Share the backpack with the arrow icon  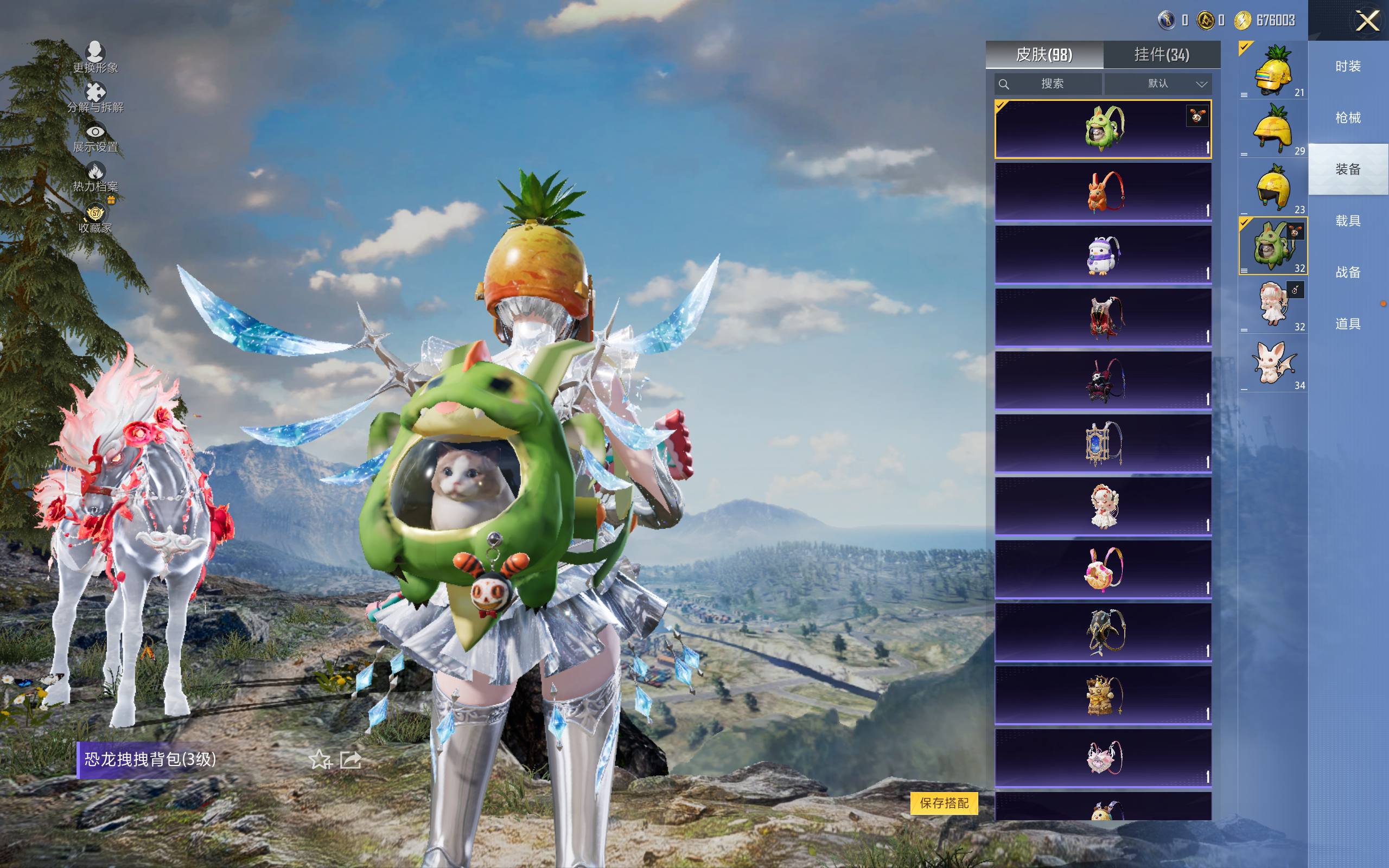[x=351, y=760]
